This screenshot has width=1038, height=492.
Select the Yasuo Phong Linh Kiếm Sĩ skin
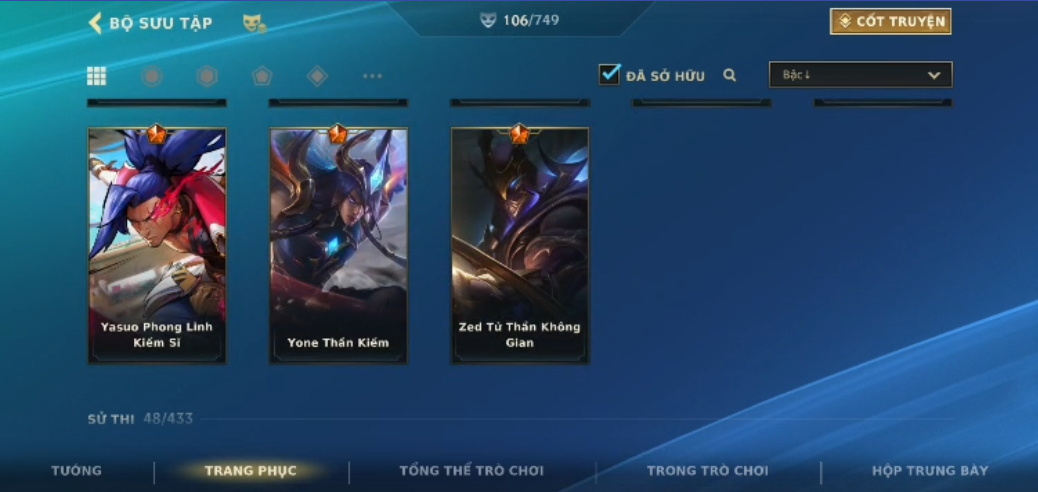pos(157,245)
